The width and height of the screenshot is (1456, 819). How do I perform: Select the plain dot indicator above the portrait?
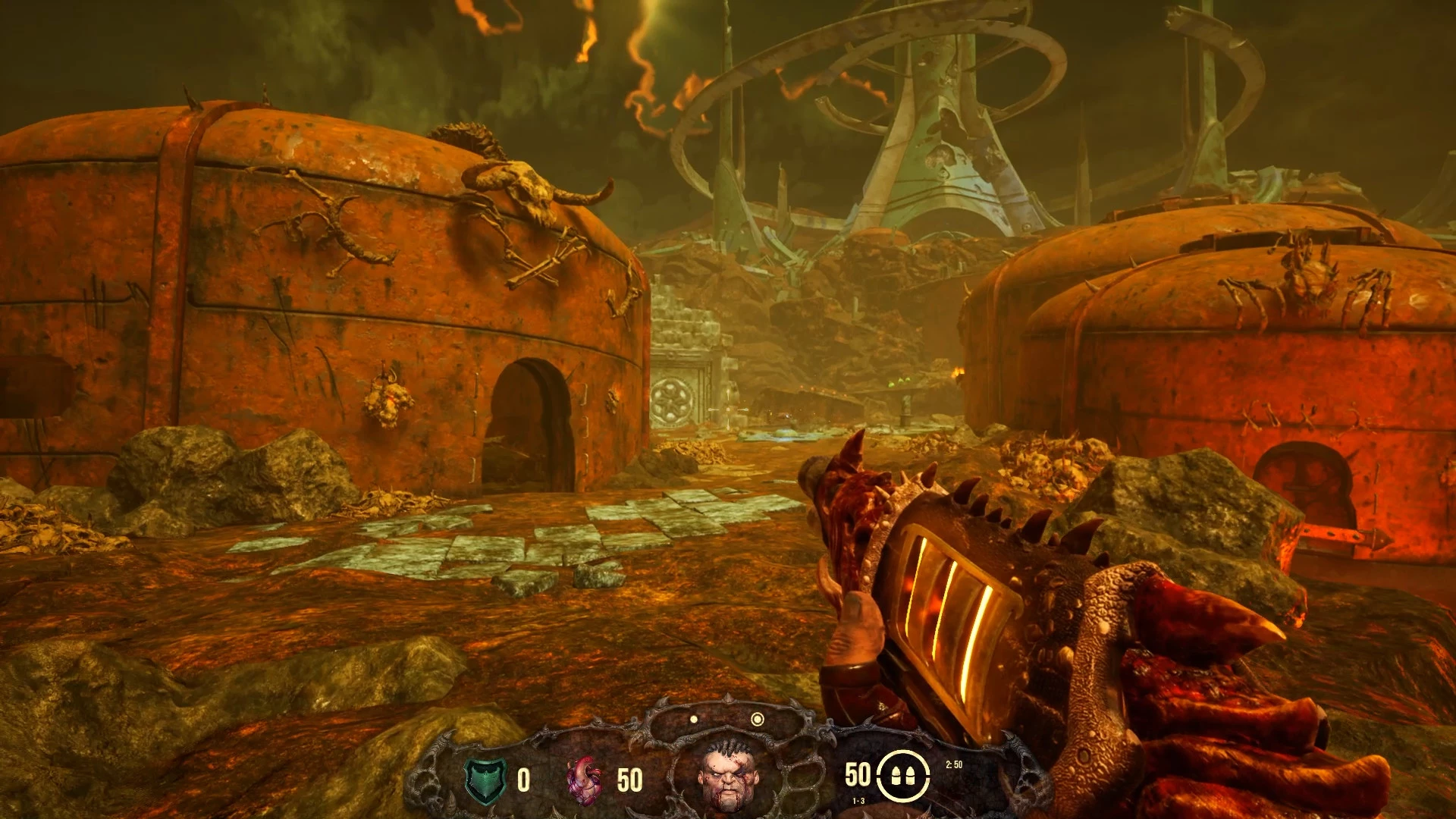[x=694, y=719]
